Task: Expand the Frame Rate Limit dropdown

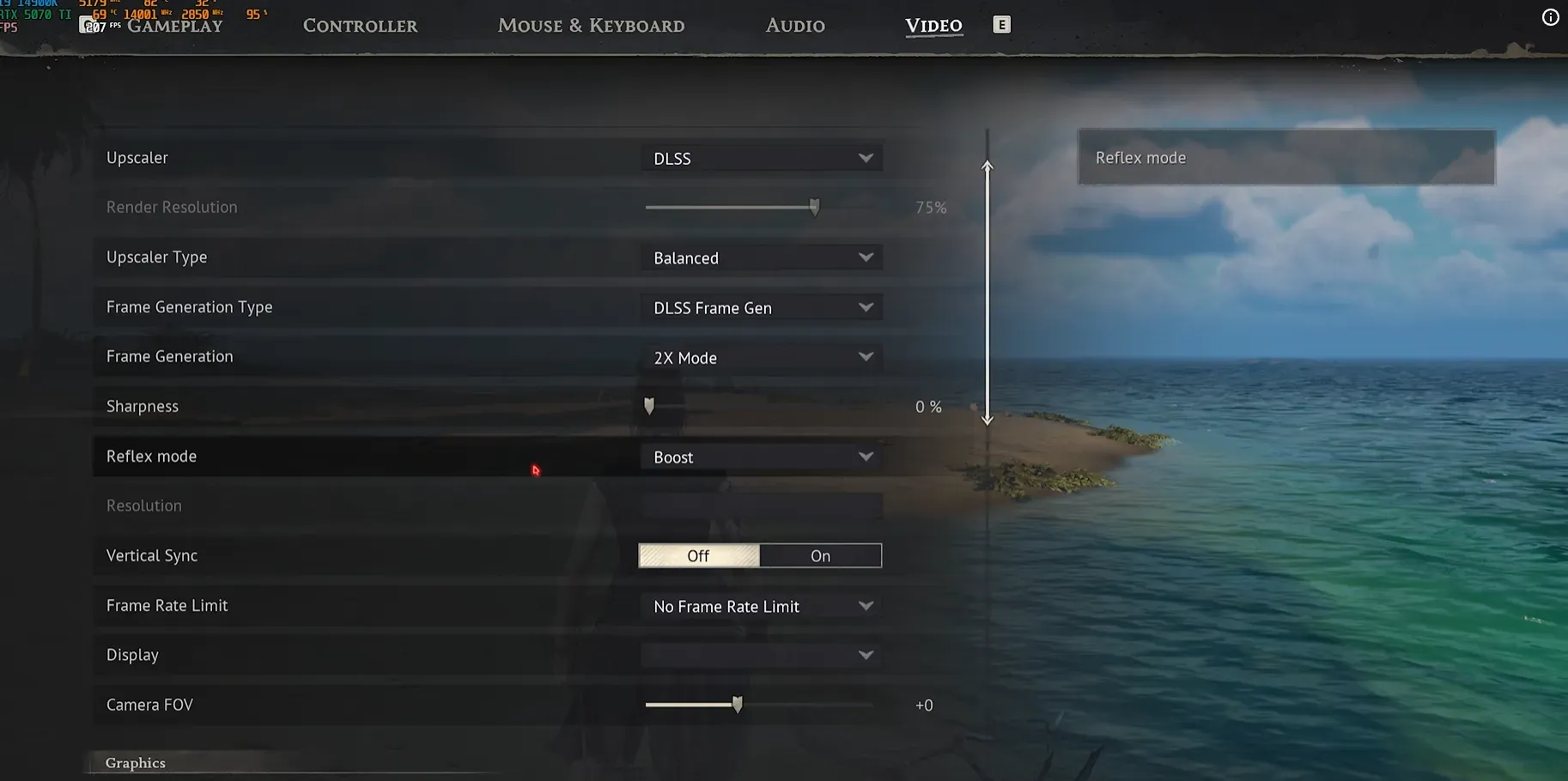Action: point(761,605)
